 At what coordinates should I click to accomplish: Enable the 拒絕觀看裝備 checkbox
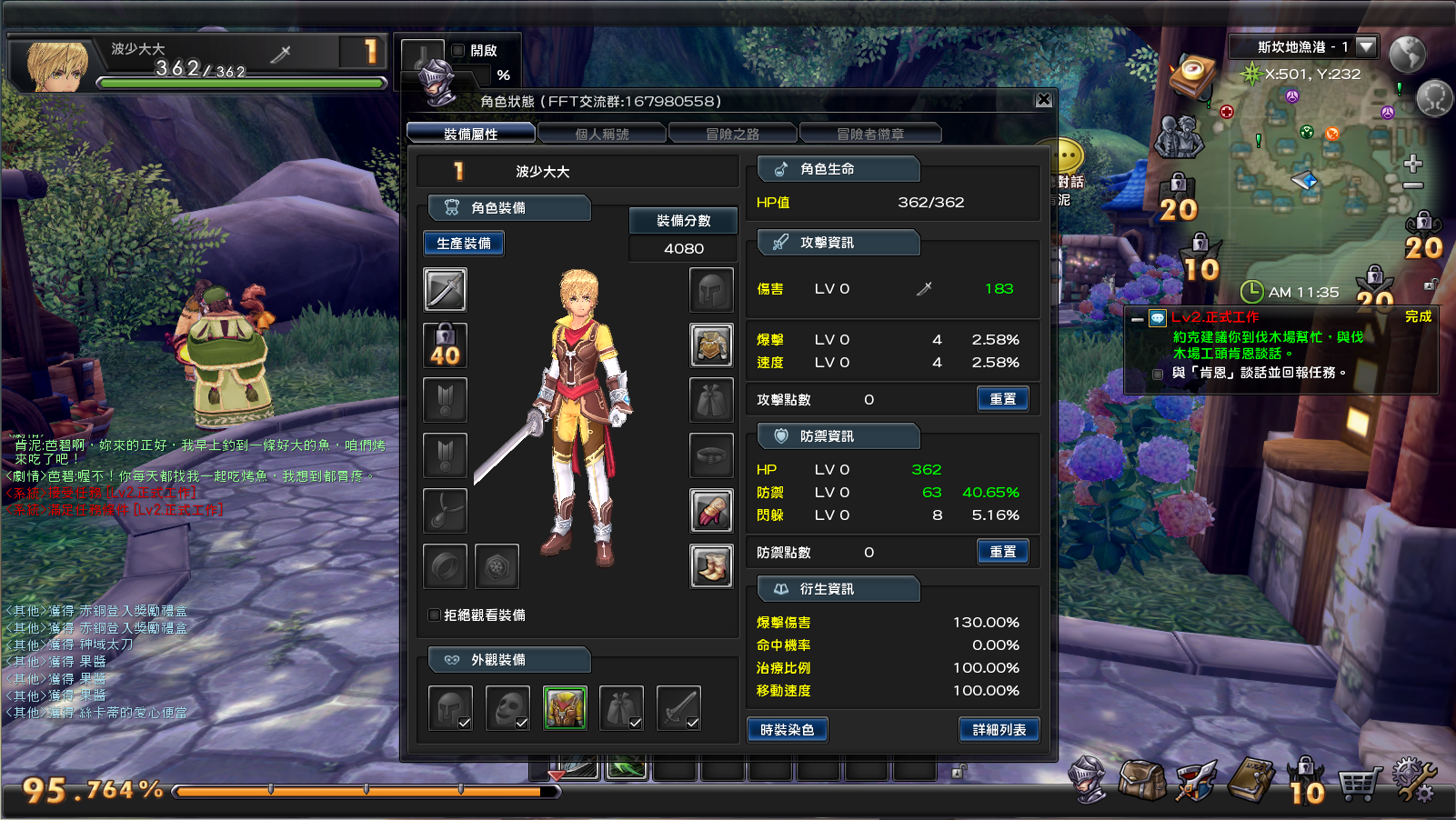pos(434,615)
